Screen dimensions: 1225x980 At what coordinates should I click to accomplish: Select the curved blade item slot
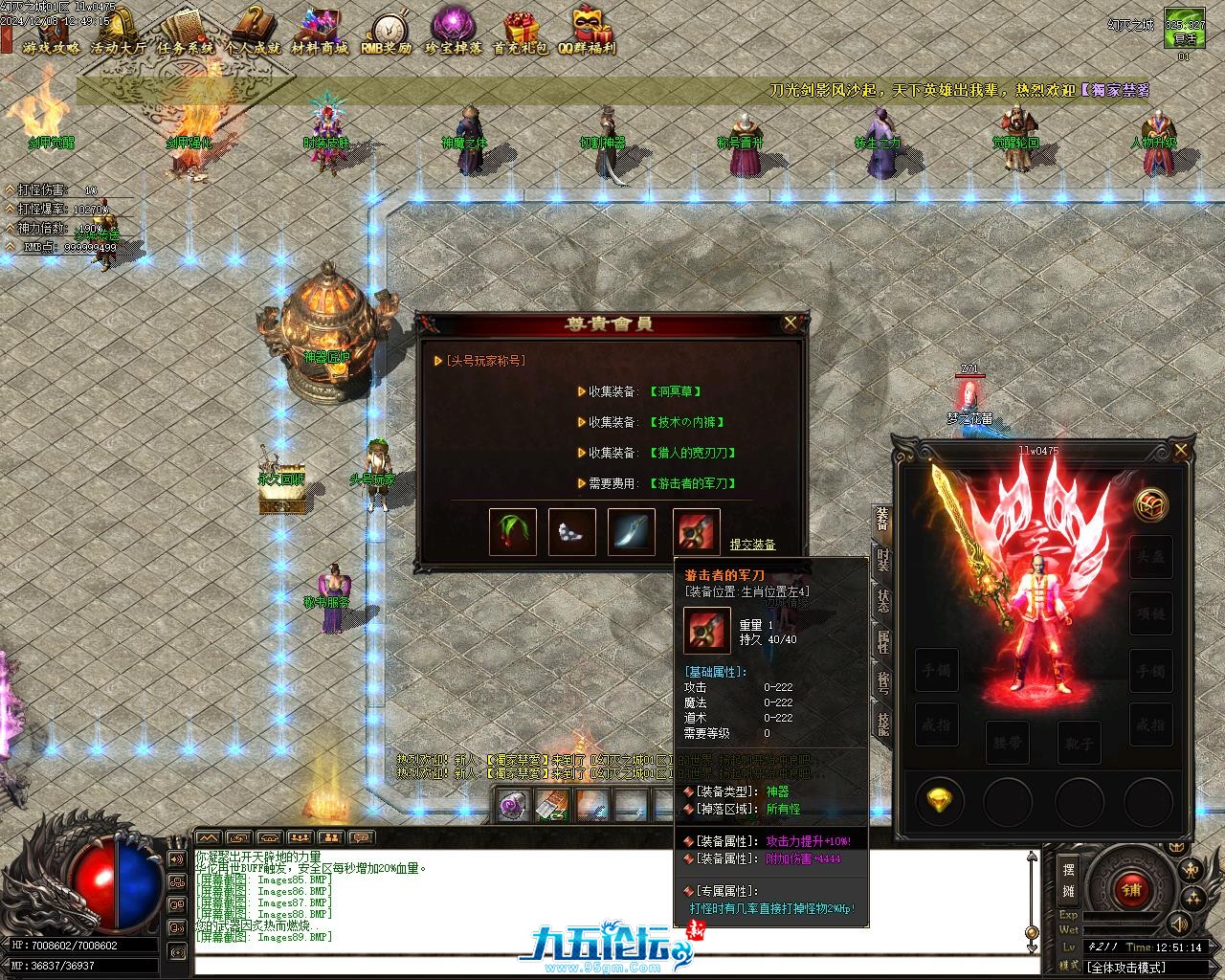[632, 531]
